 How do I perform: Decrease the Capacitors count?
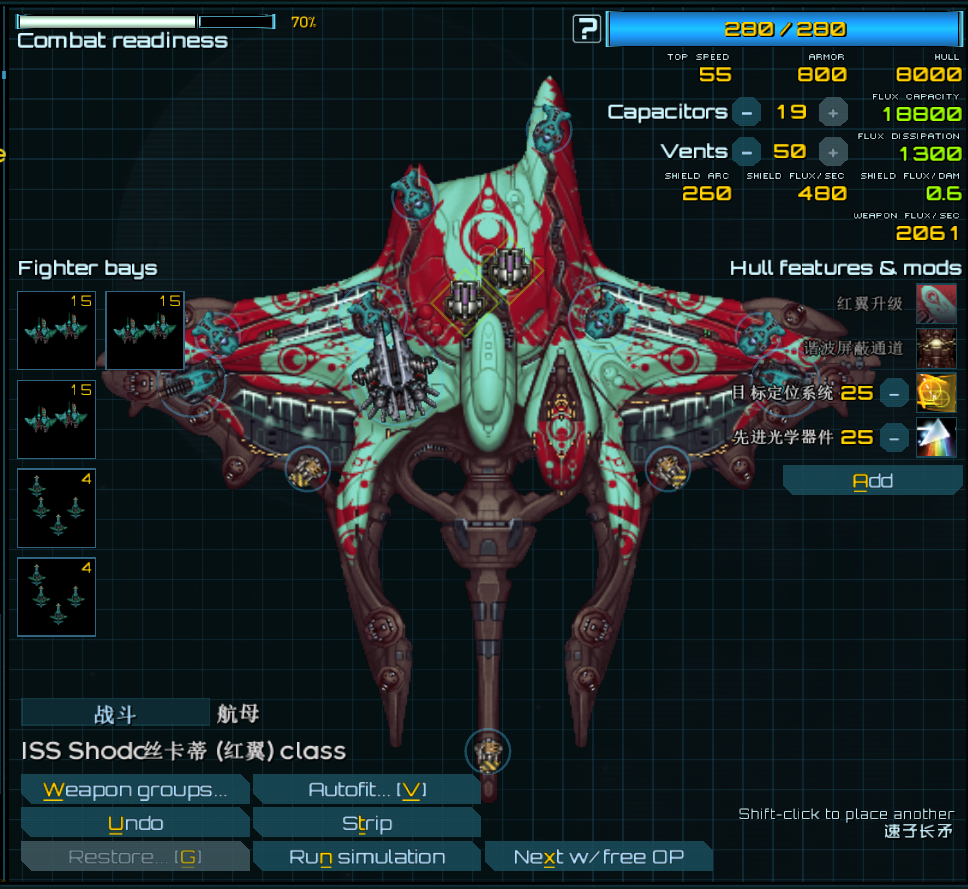[x=746, y=112]
